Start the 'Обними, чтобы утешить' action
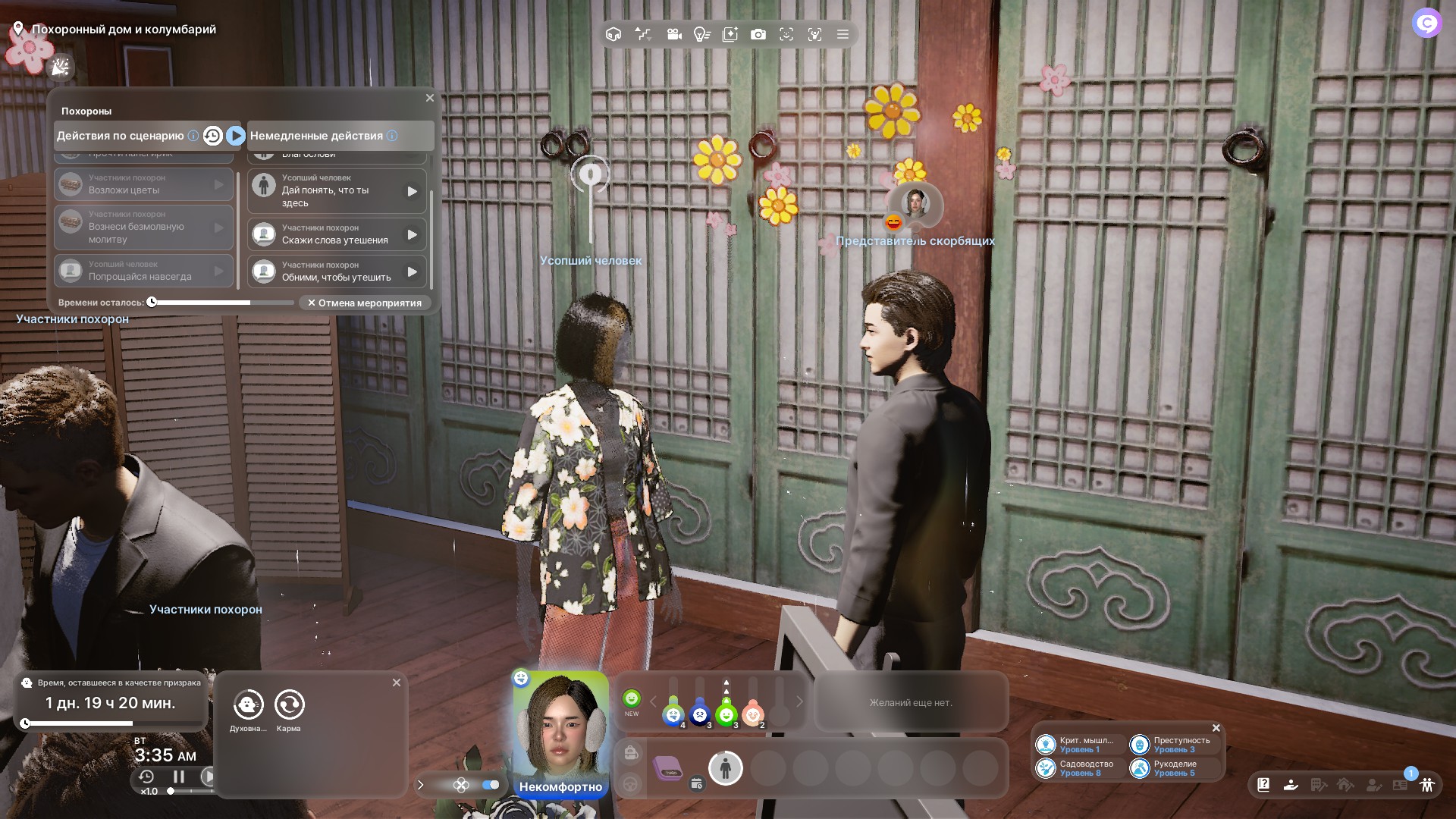 [x=412, y=271]
